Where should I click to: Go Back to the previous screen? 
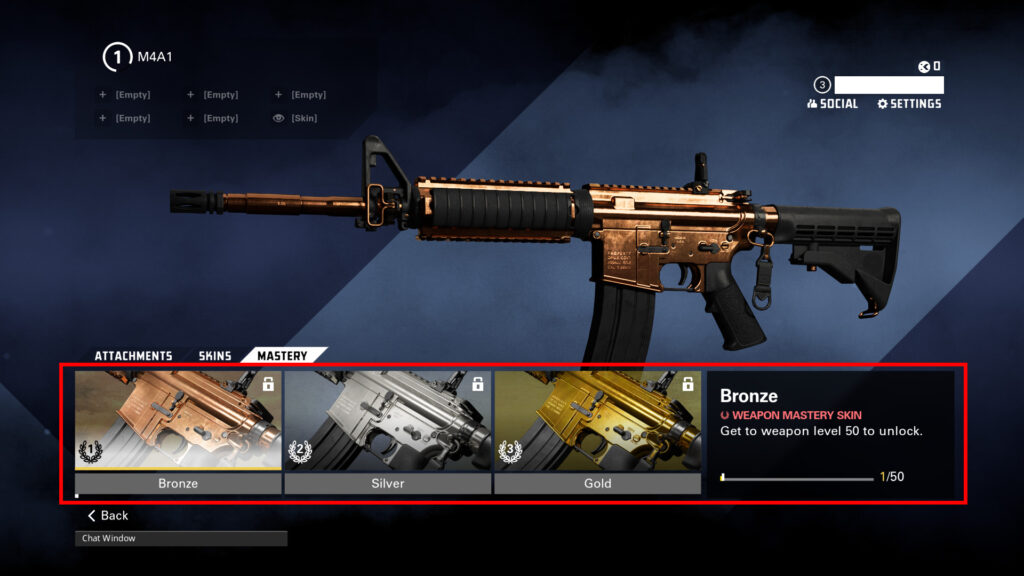pyautogui.click(x=108, y=516)
